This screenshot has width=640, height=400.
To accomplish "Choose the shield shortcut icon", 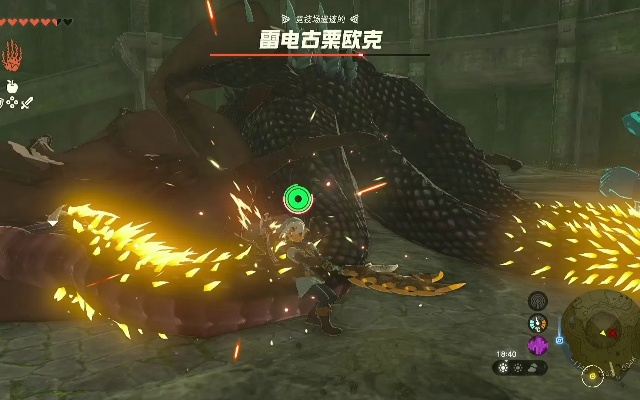I will [x=4, y=101].
